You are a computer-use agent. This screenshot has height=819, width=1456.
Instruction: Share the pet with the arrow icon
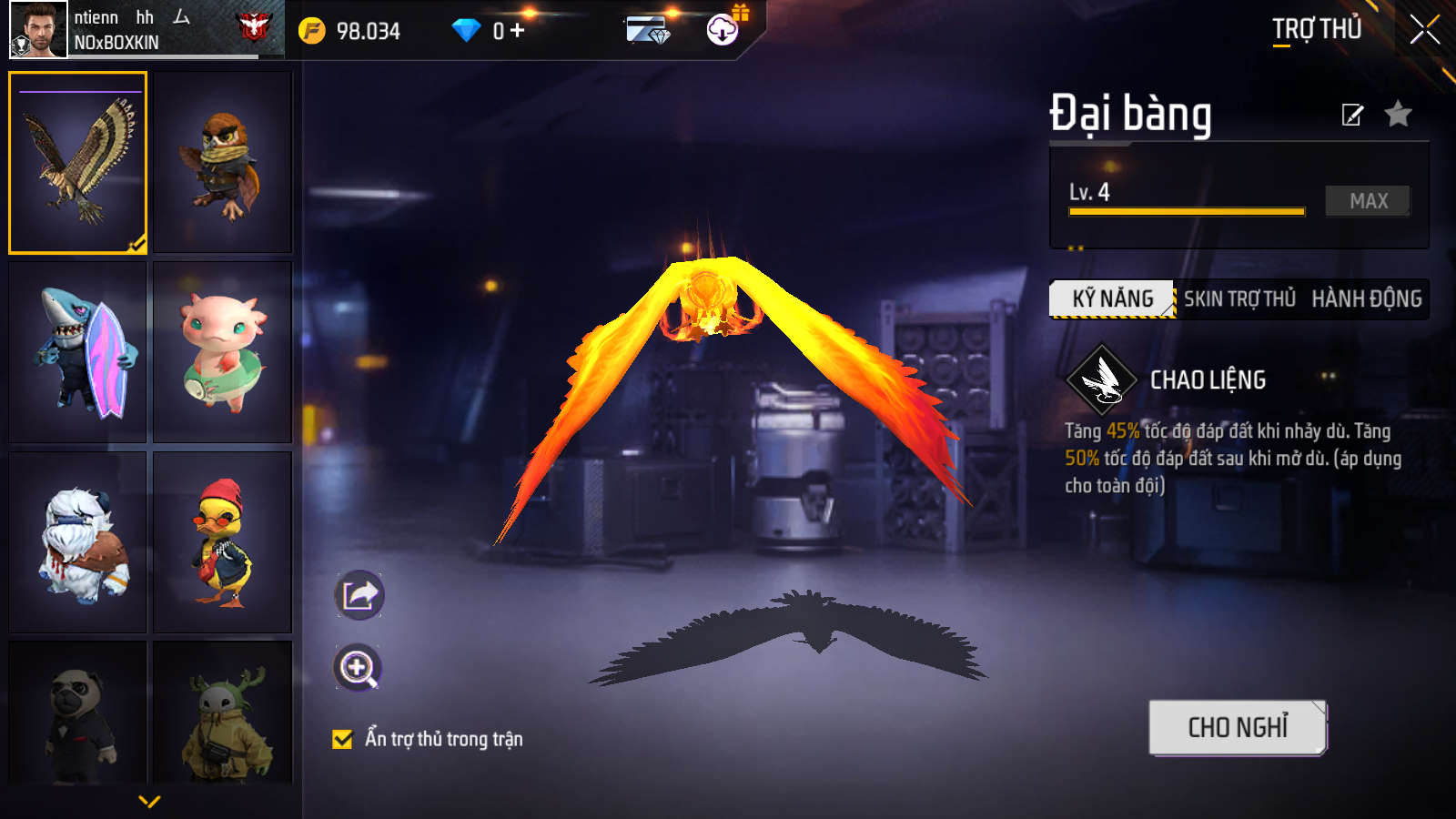[x=359, y=595]
